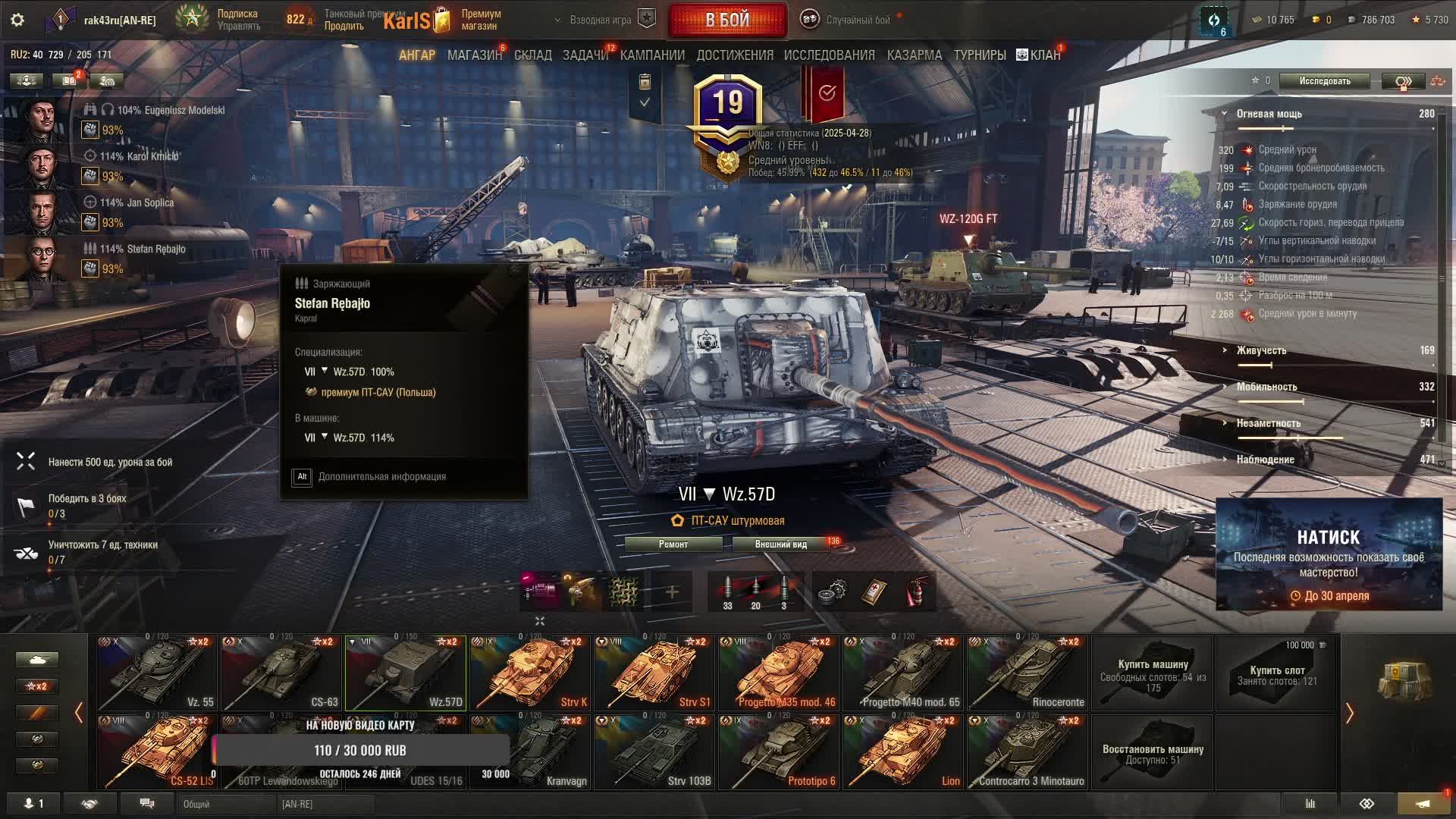
Task: Click the Исследовать research button
Action: (1324, 81)
